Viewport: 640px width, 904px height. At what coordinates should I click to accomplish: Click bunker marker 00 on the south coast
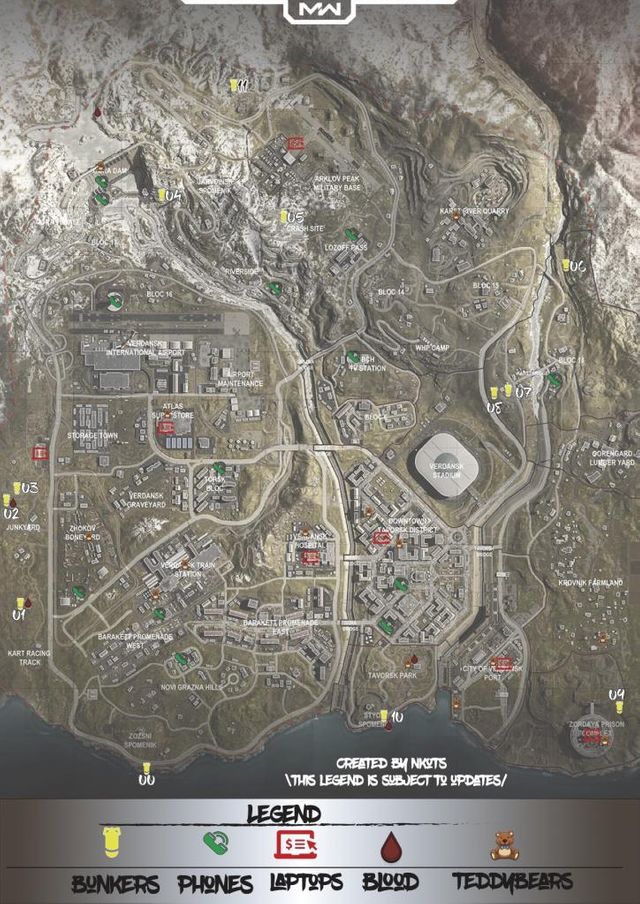tap(146, 768)
